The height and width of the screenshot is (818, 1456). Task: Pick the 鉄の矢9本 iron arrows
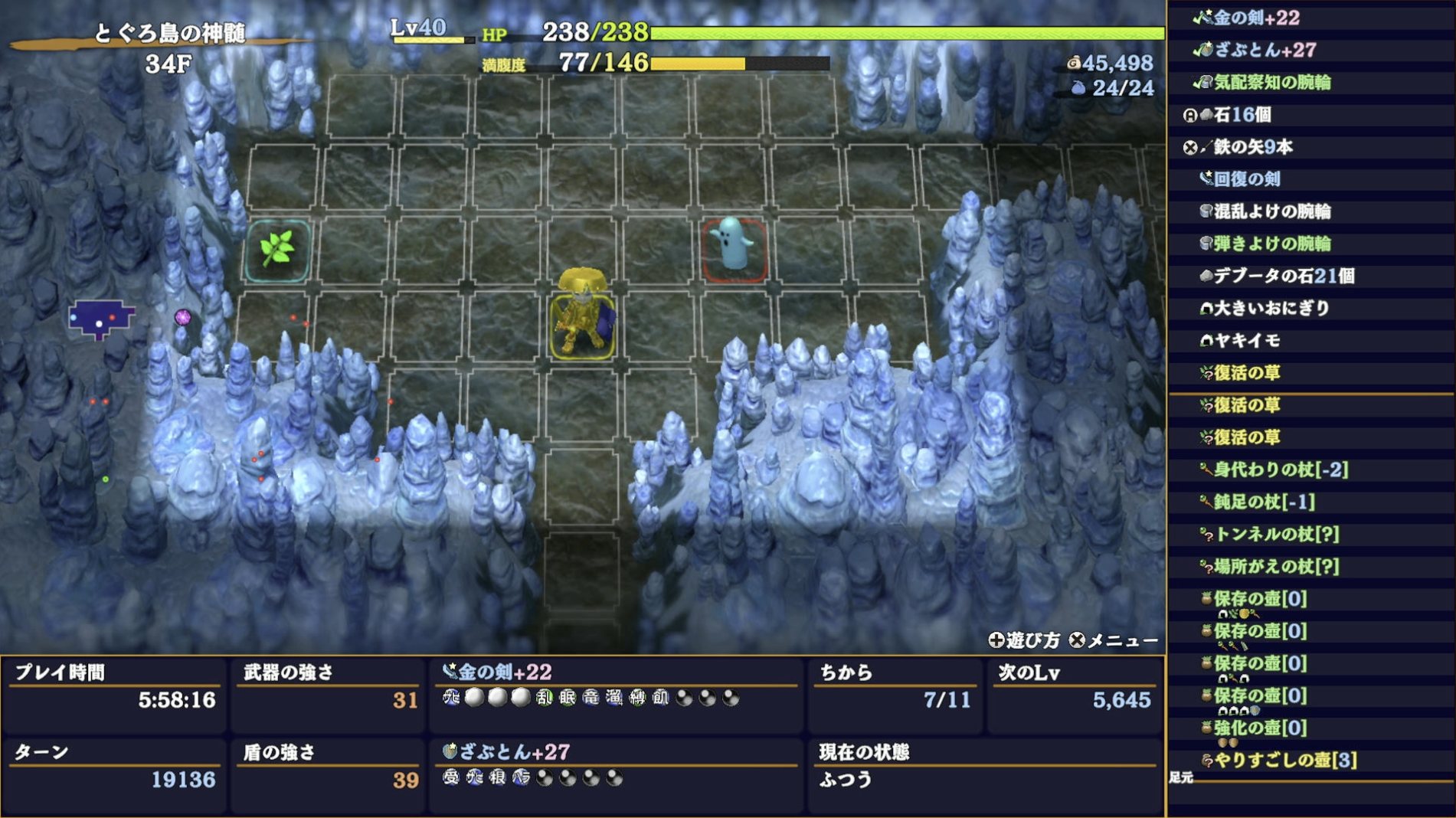pos(1252,147)
